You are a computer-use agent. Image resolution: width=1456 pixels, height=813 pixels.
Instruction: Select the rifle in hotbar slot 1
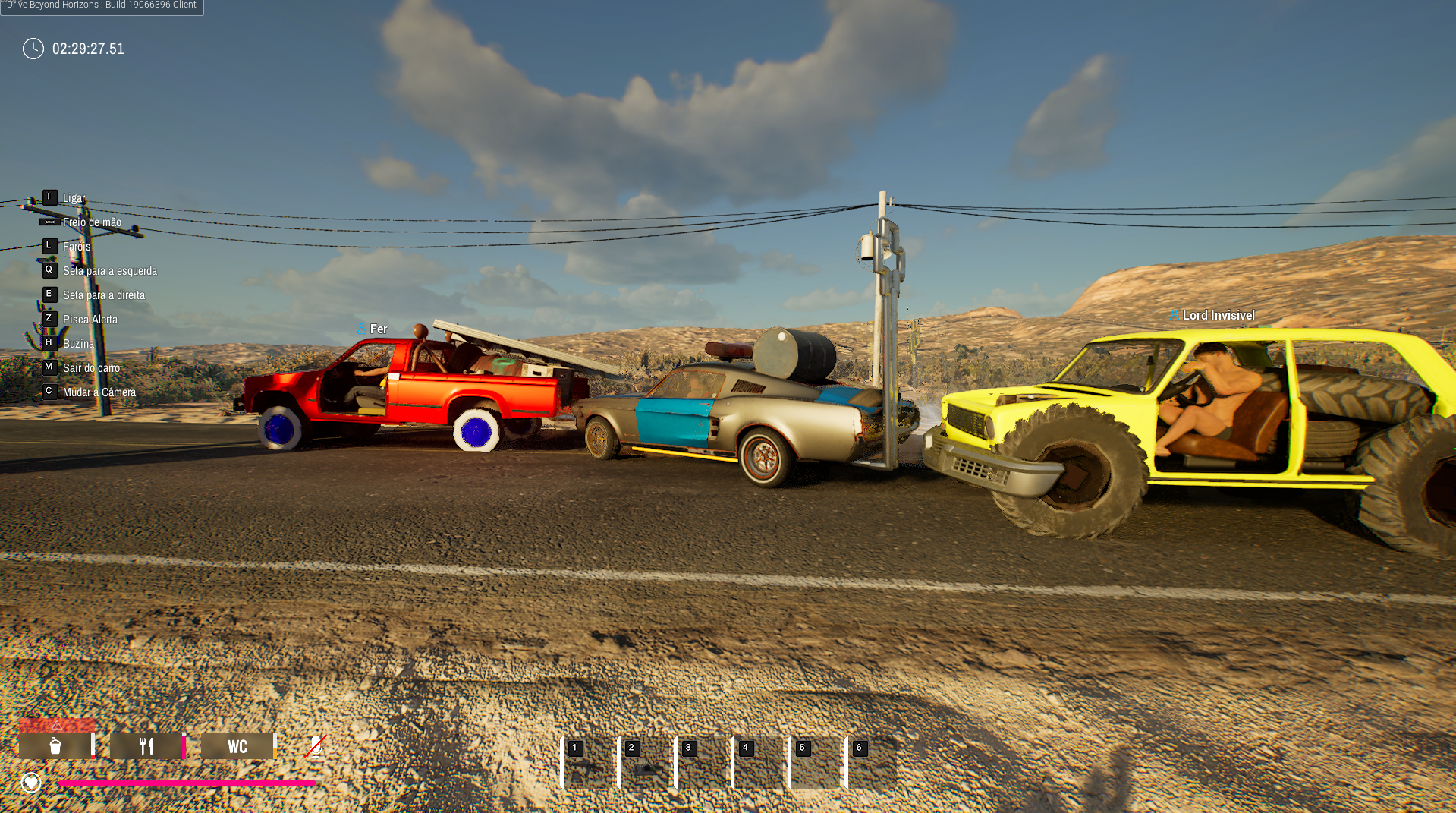(x=590, y=763)
